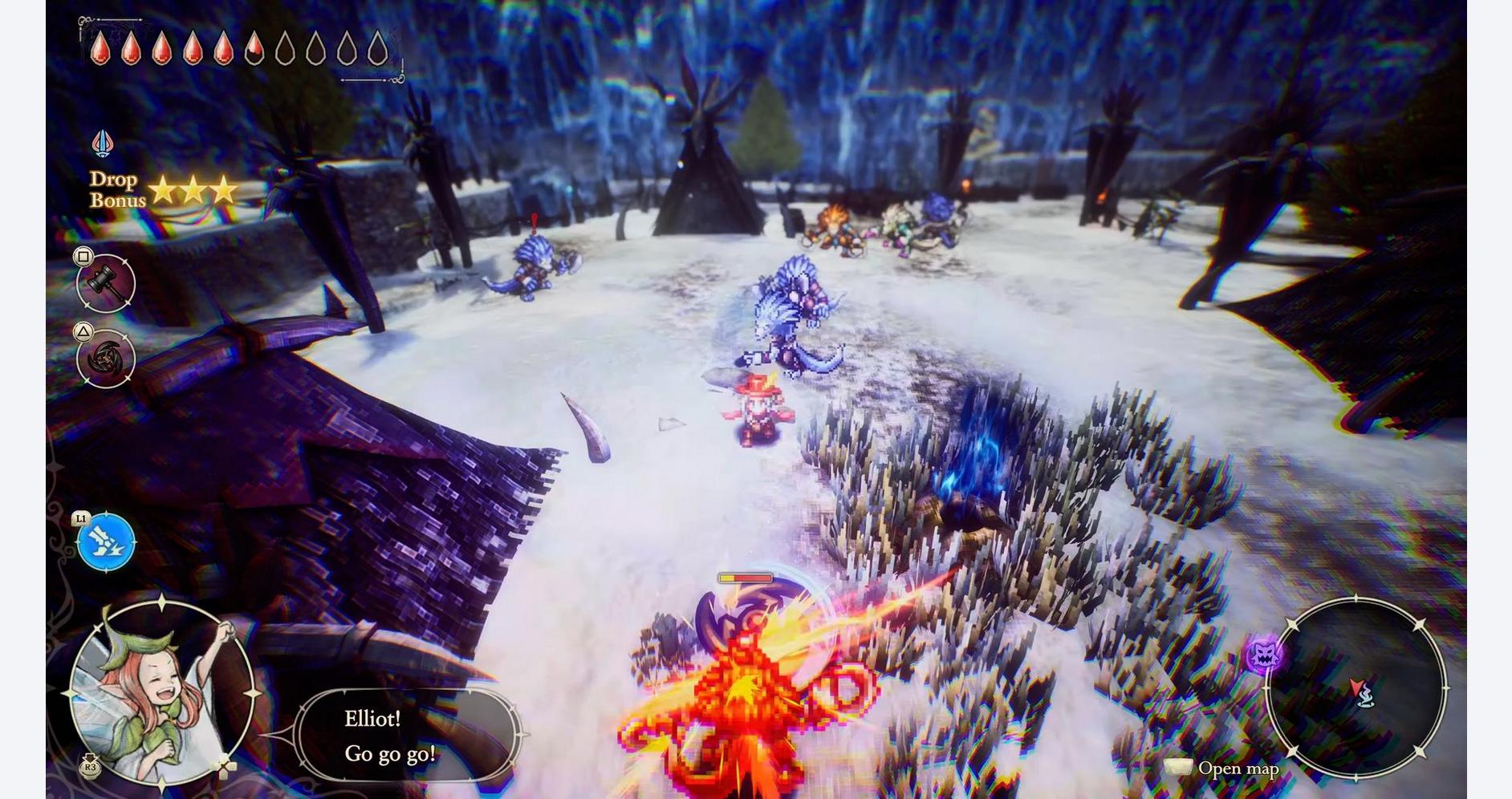Click the sword class emblem above Drop Bonus
This screenshot has width=1512, height=799.
pos(101,142)
